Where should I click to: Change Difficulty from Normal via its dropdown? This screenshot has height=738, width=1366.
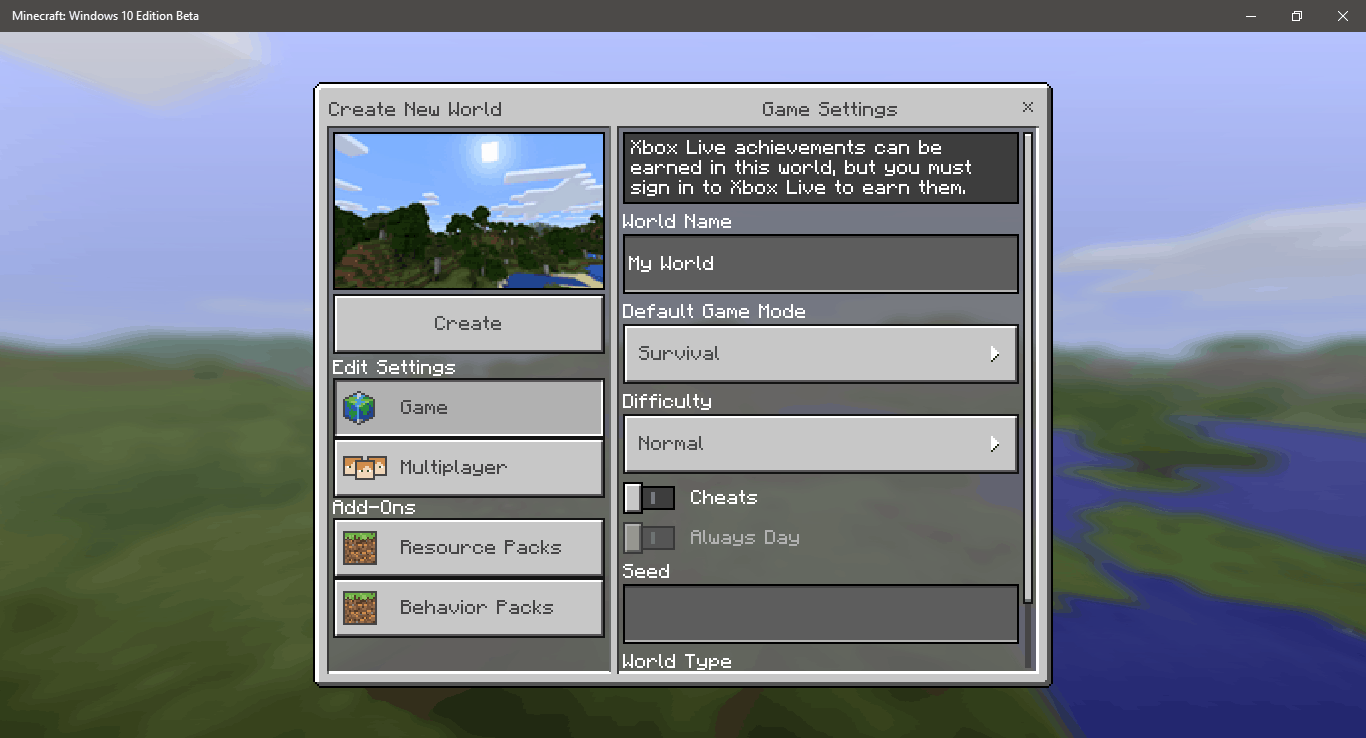click(x=820, y=443)
